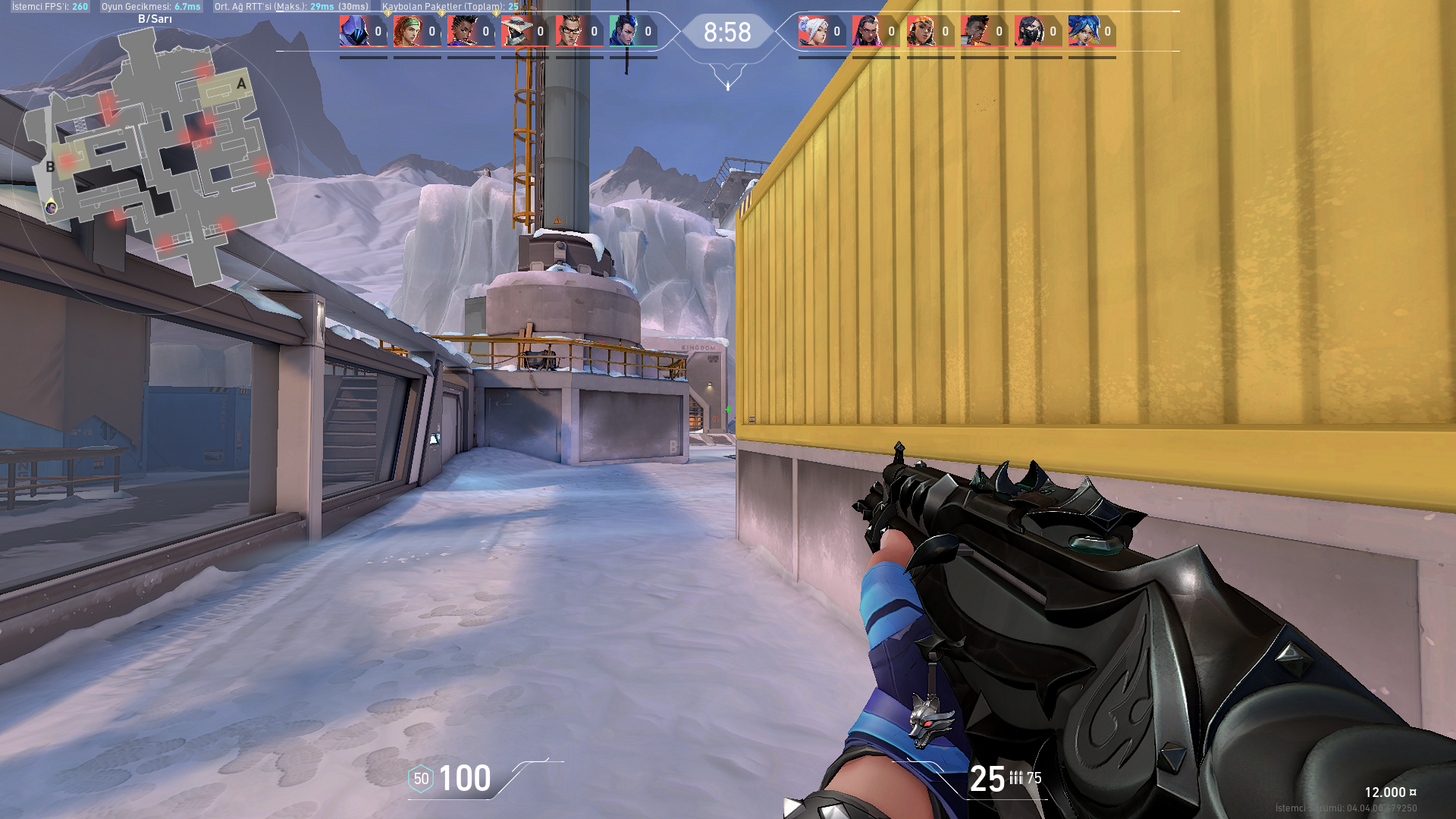Click Reyna's agent portrait
Viewport: 1456px width, 819px height.
pos(866,31)
